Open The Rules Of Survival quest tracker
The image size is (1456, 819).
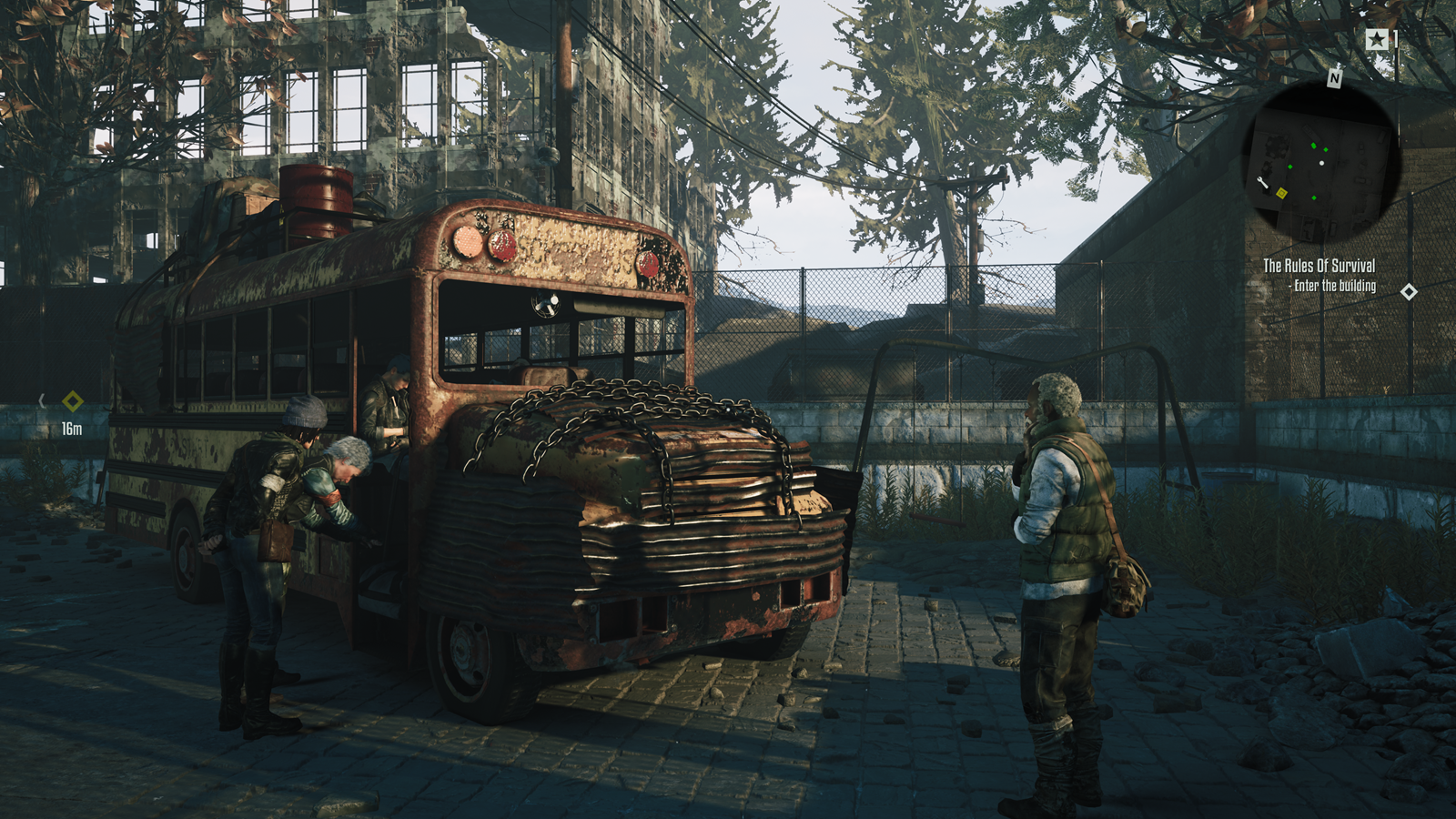[1319, 266]
